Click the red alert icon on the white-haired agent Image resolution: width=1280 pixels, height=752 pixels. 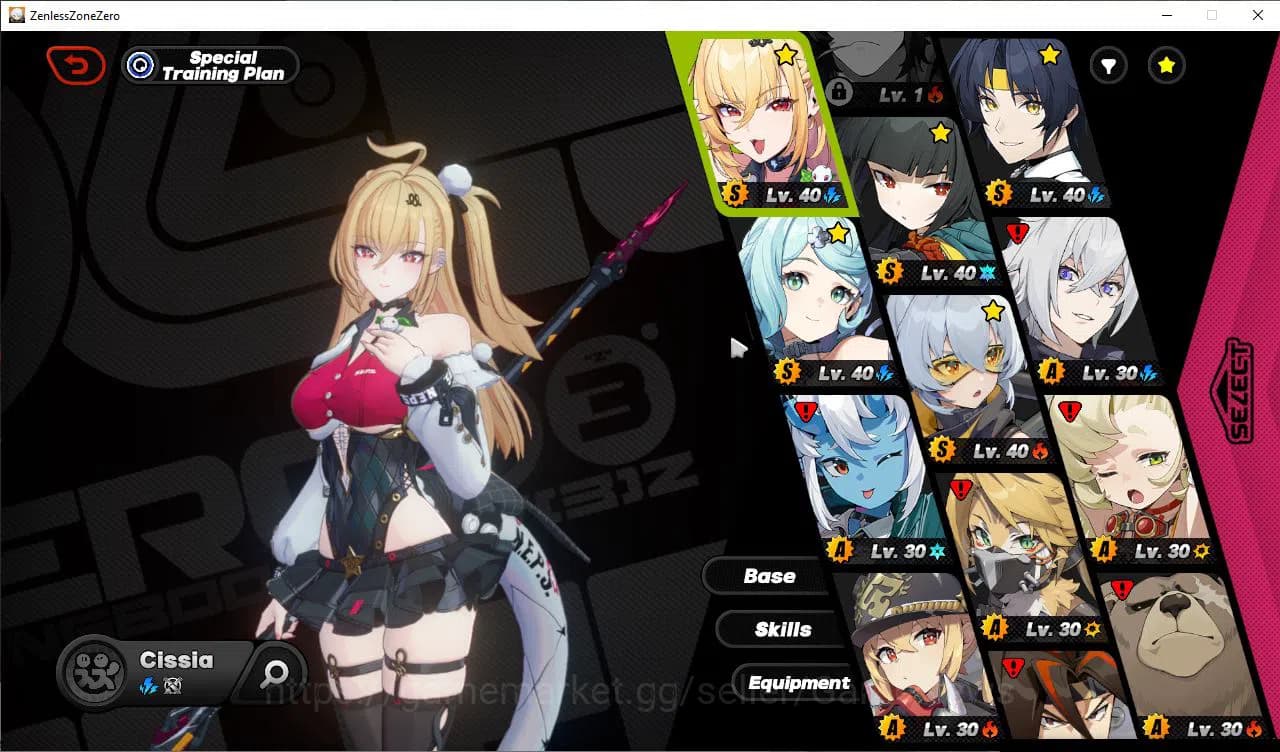(1017, 232)
